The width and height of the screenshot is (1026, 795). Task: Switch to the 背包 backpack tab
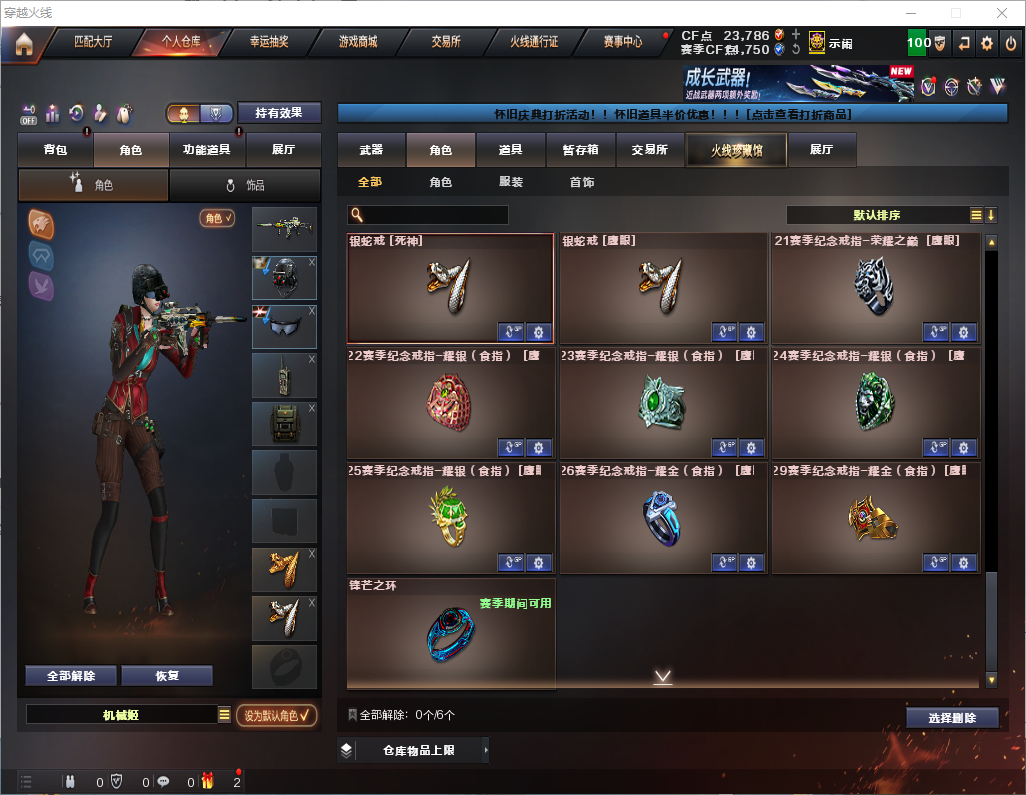coord(56,150)
